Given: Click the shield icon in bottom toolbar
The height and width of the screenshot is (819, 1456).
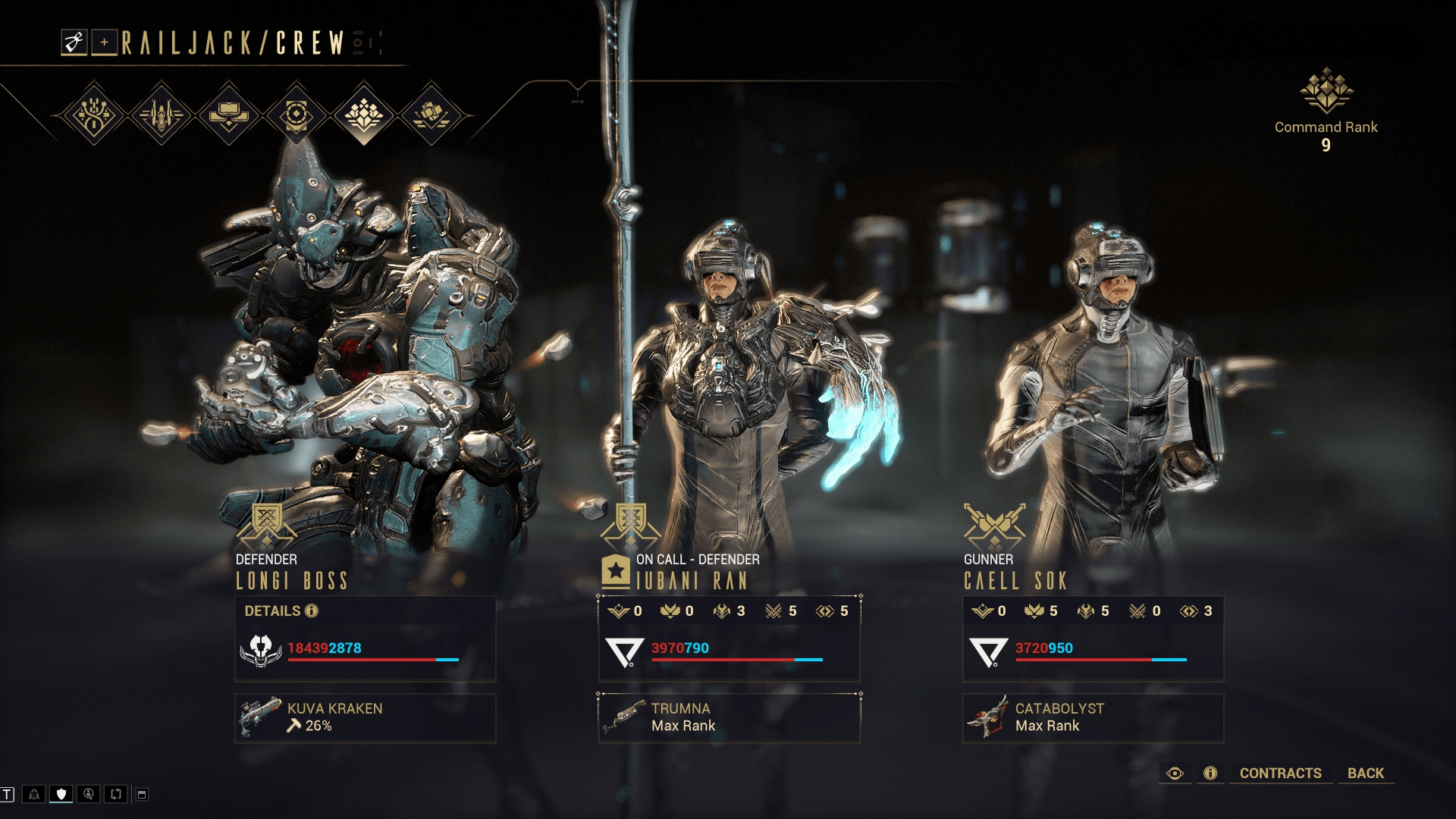Looking at the screenshot, I should coord(61,794).
